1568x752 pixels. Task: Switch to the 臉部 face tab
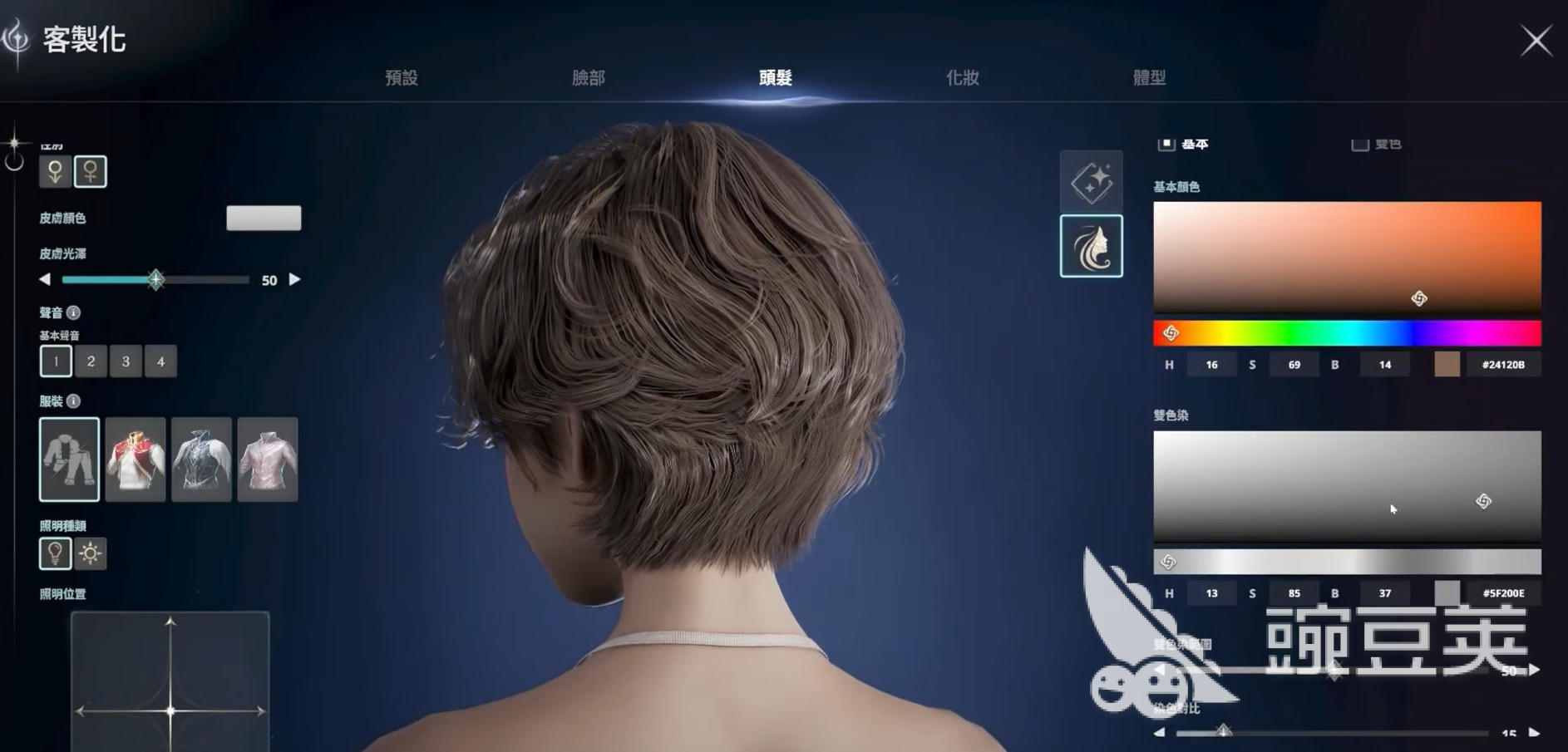(587, 77)
